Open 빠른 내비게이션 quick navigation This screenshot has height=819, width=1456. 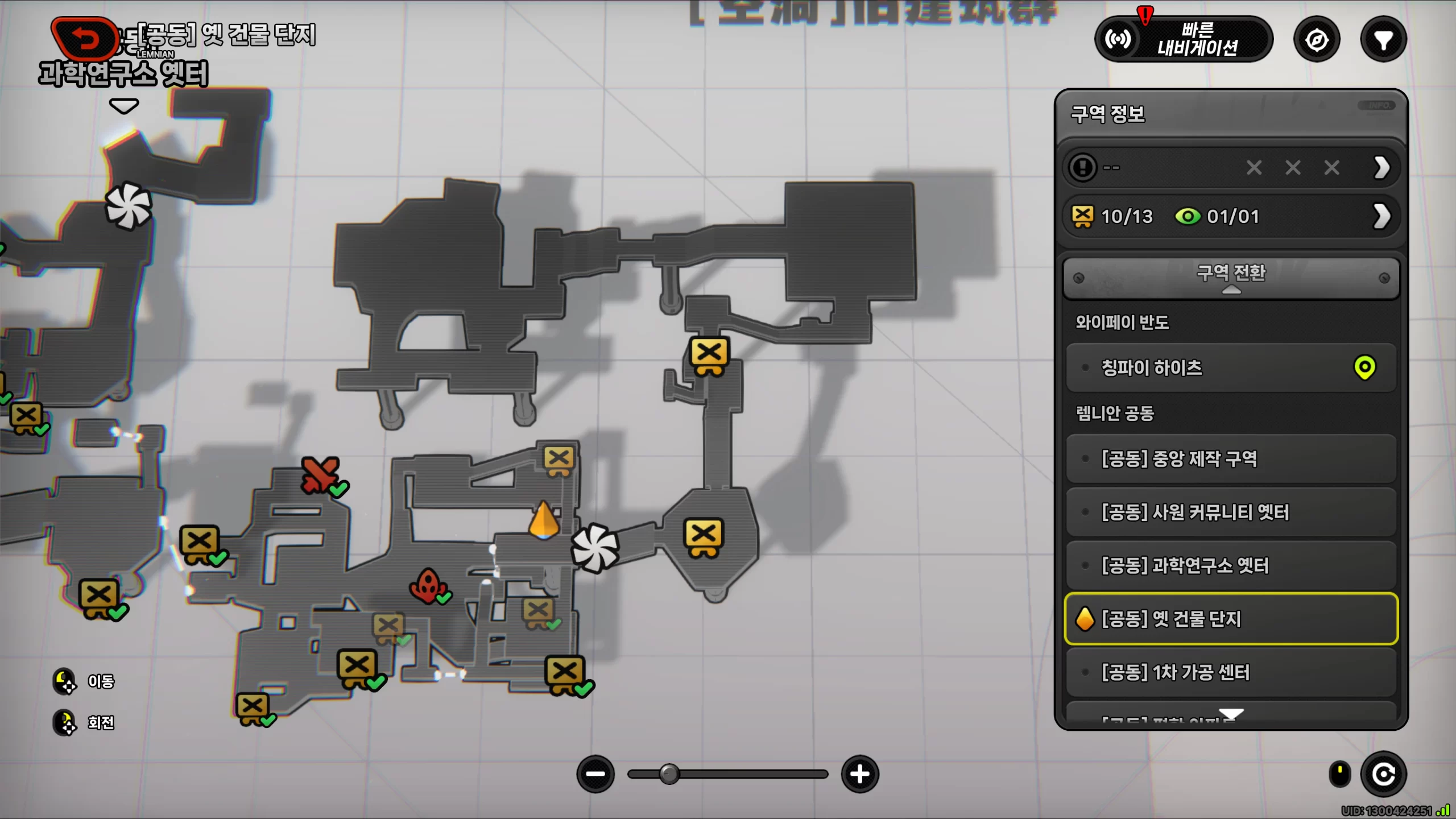click(1184, 39)
